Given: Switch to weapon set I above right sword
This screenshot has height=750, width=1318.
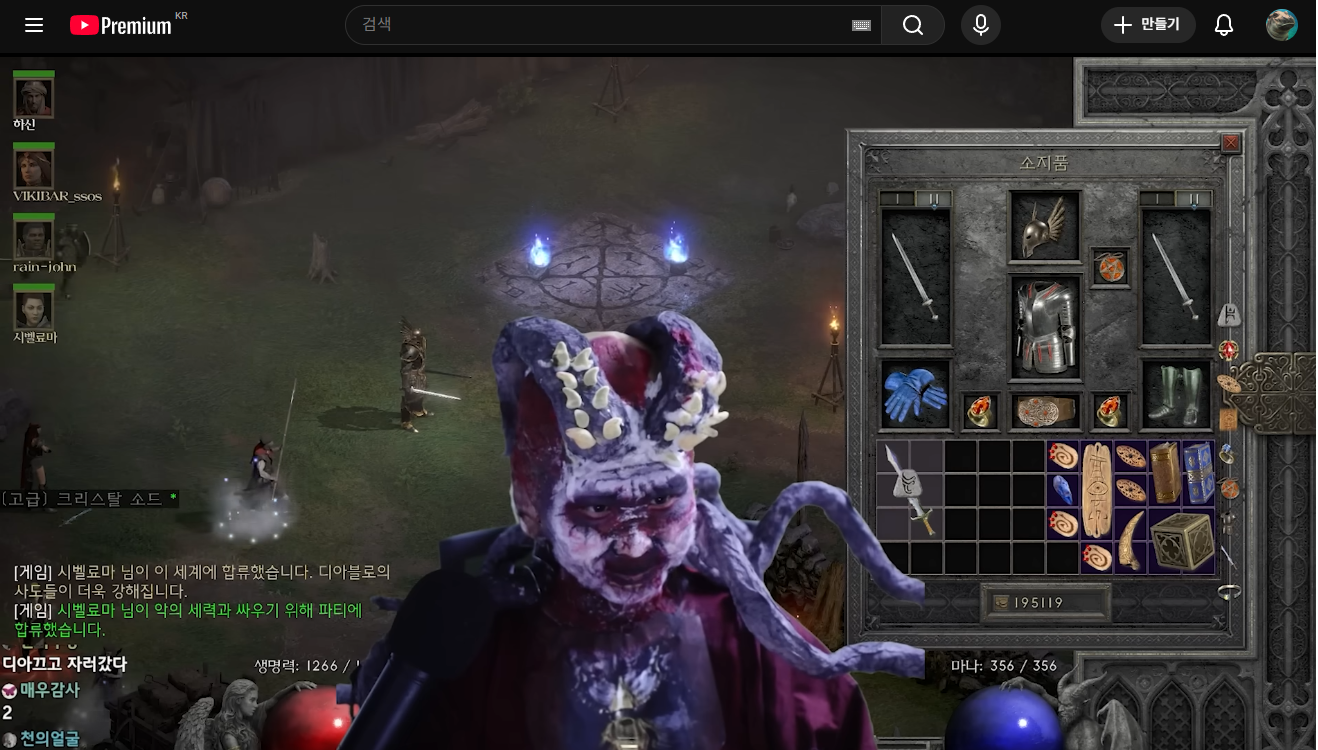Looking at the screenshot, I should [x=1157, y=199].
